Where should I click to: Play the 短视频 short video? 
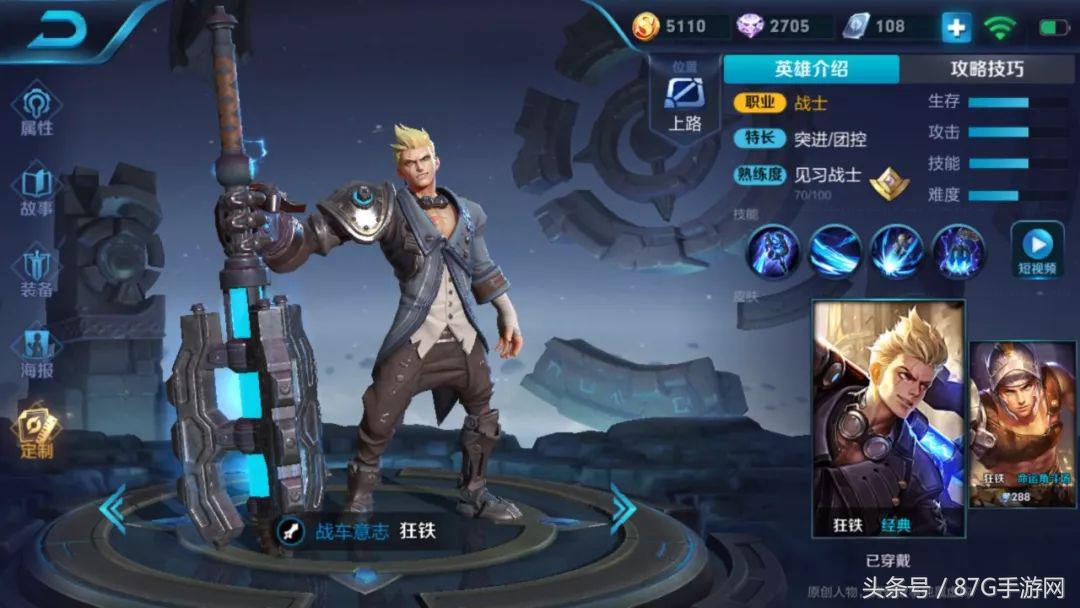tap(1037, 251)
